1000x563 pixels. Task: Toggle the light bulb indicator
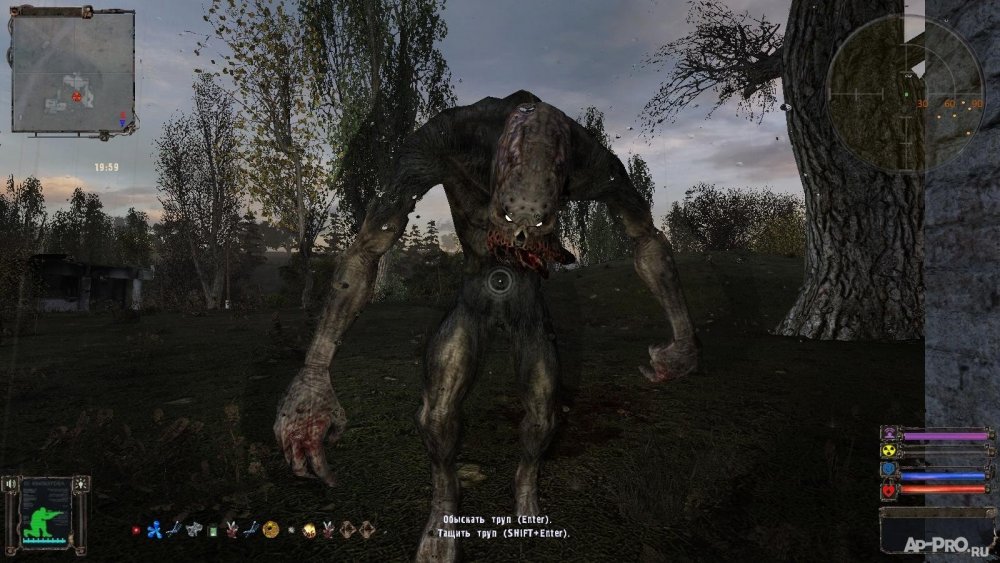[x=82, y=484]
